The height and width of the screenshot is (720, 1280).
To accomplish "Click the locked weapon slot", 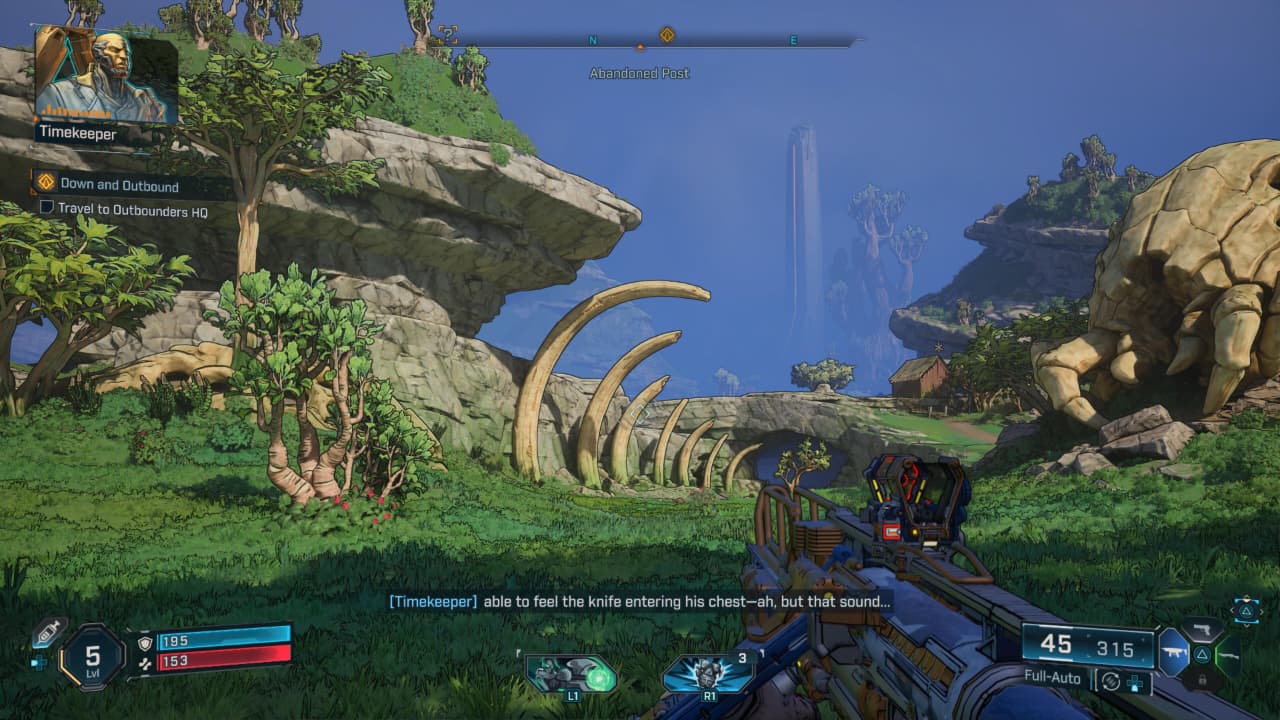I will coord(1203,679).
